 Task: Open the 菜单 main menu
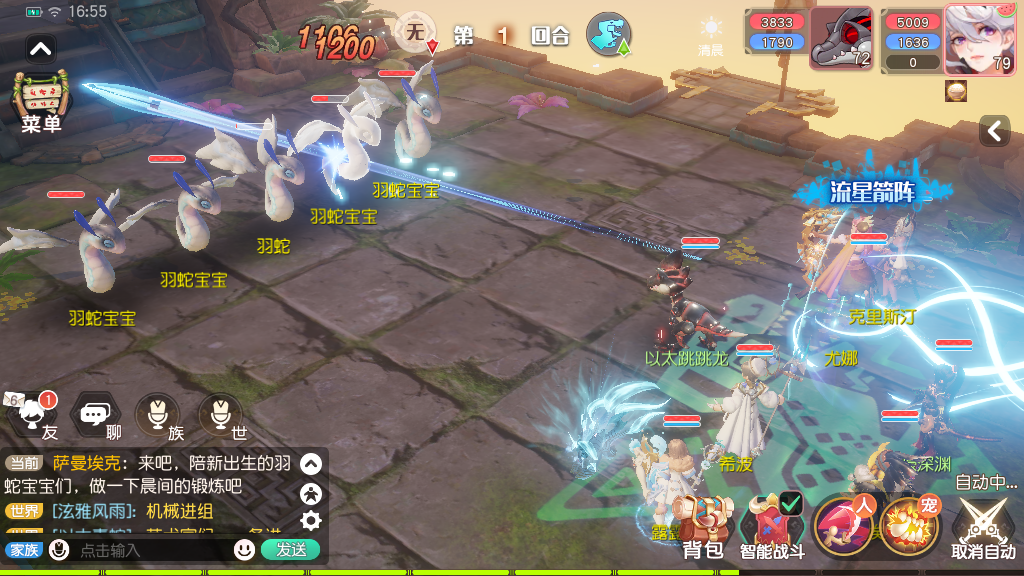(x=40, y=101)
